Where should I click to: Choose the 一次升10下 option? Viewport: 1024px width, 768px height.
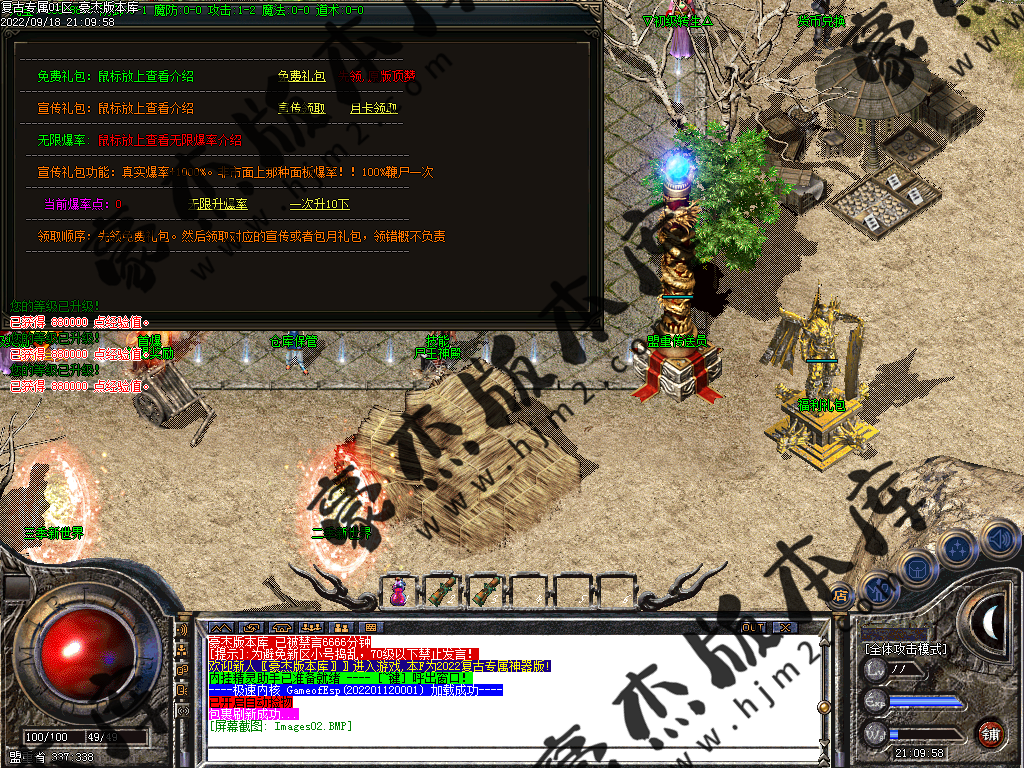[319, 204]
